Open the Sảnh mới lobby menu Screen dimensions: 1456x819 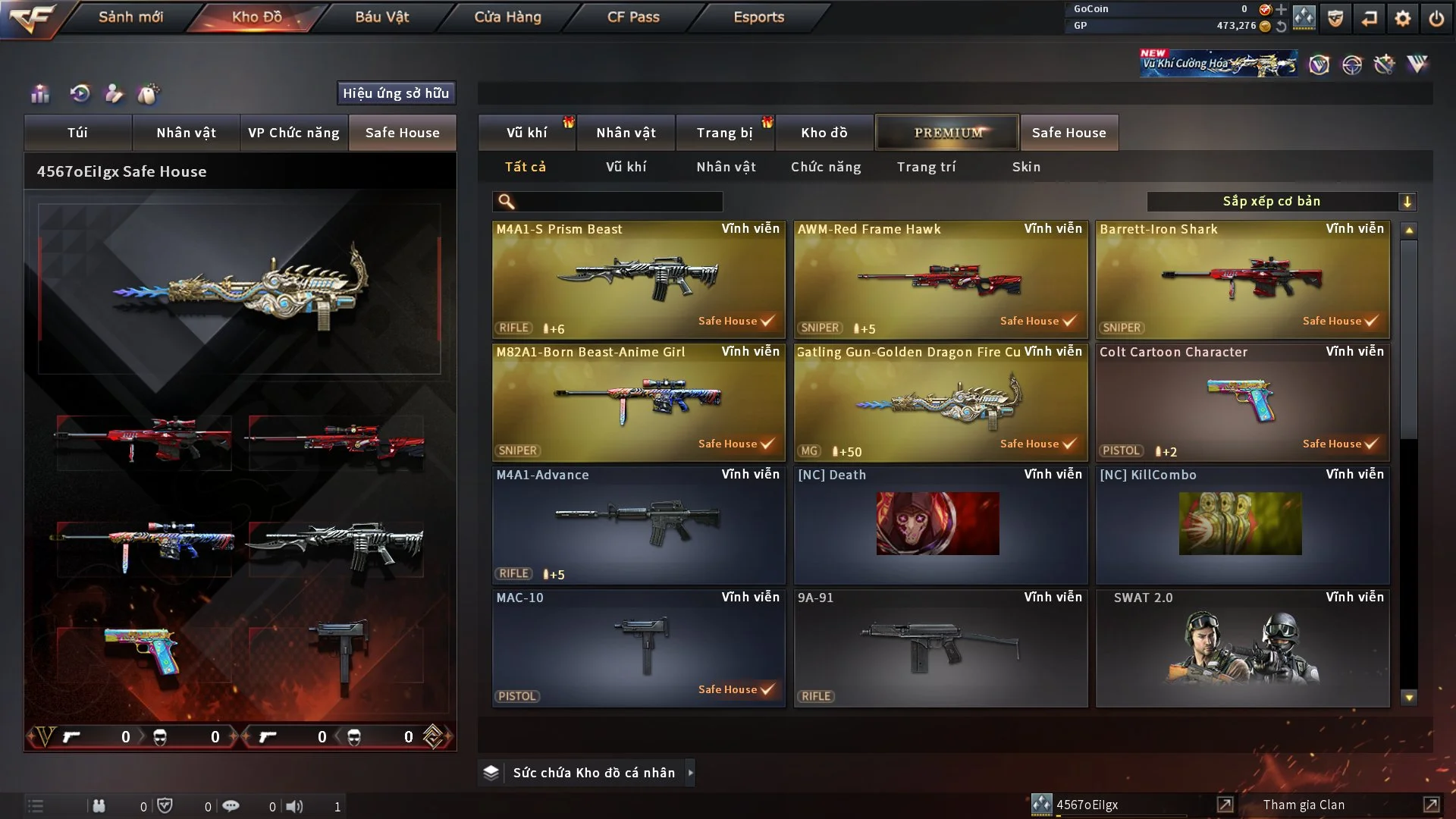[x=130, y=17]
